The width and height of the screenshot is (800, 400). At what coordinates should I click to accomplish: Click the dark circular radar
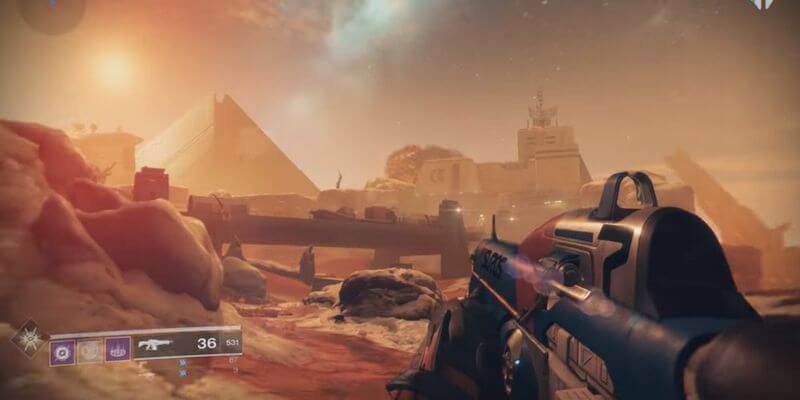pos(50,12)
